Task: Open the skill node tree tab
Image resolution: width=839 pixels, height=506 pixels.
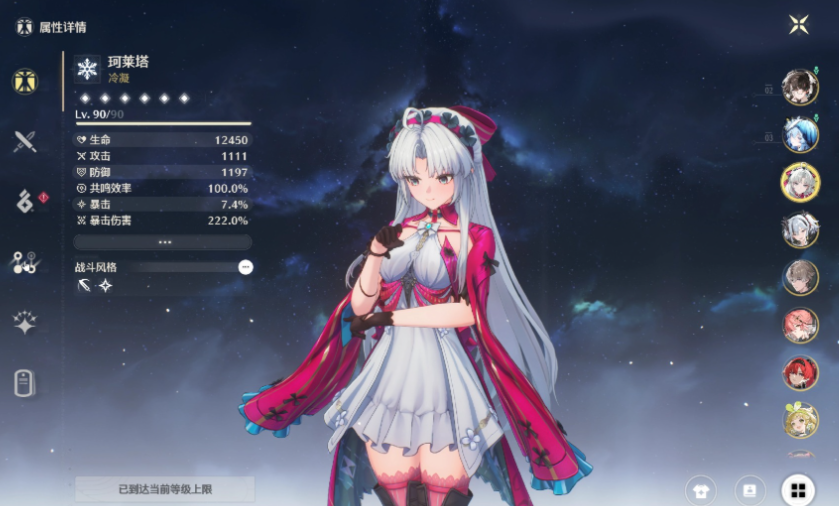Action: coord(25,263)
